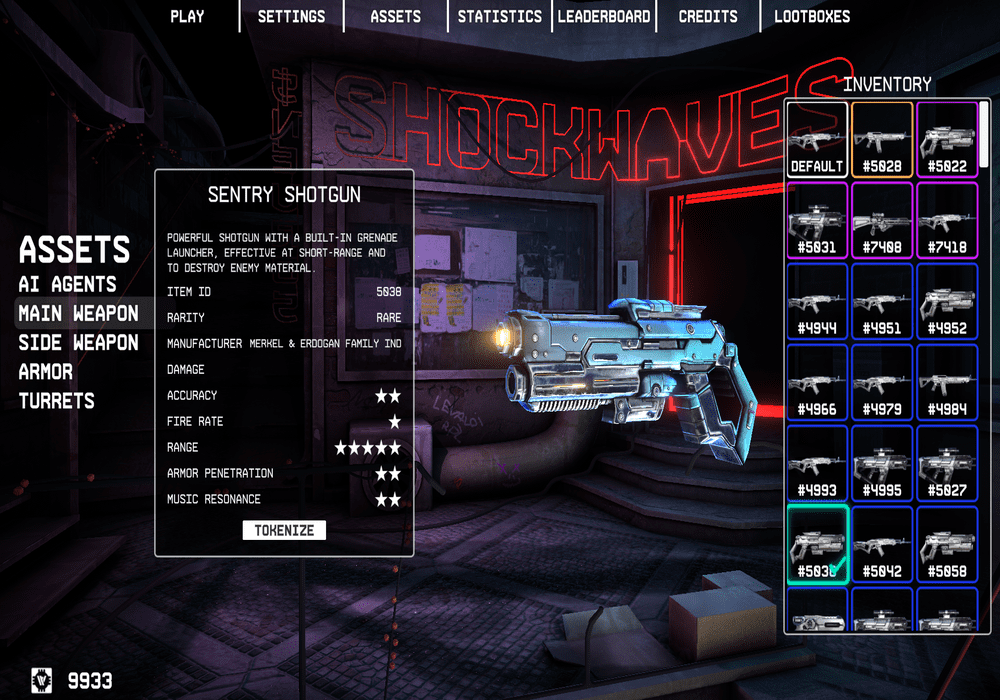
Task: Select the AI Agents category
Action: point(67,284)
